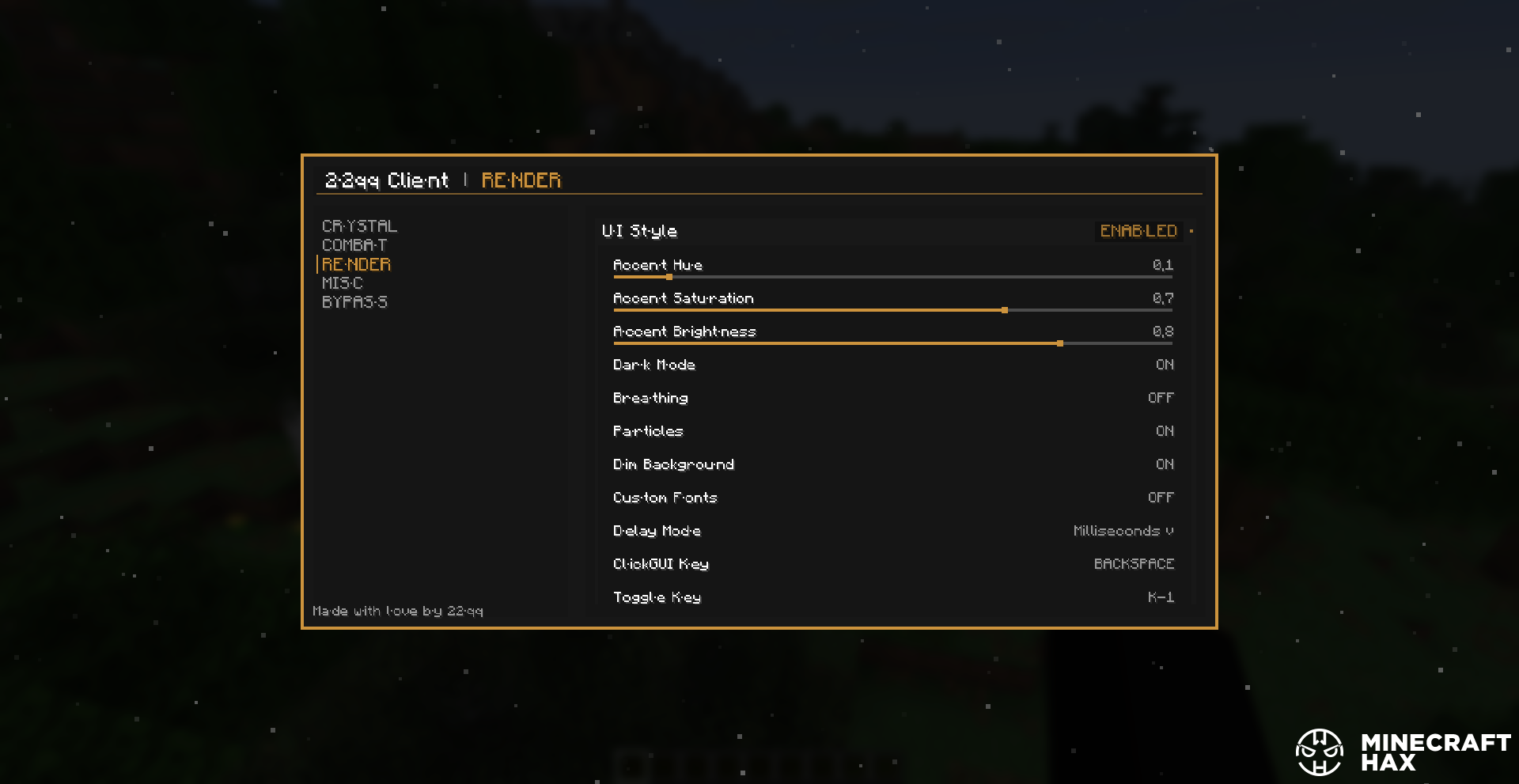Set the Accent Saturation slider

[x=1005, y=310]
